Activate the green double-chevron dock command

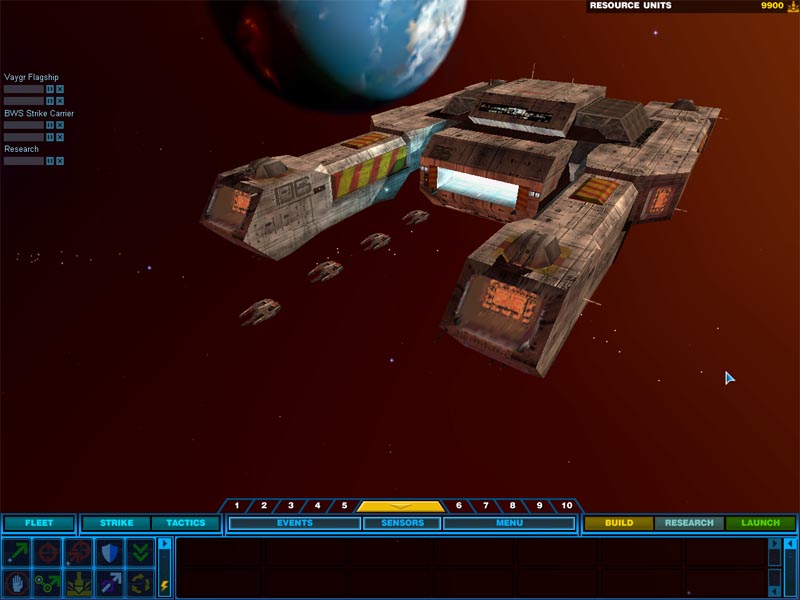[x=140, y=552]
